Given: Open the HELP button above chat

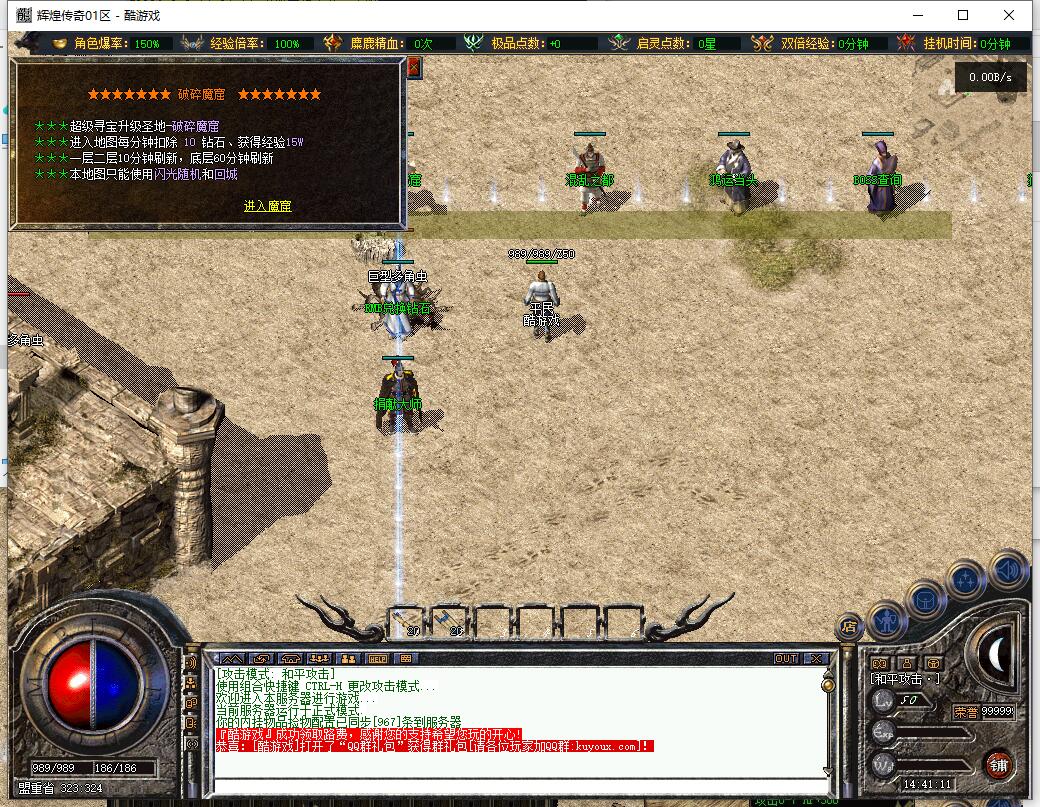Looking at the screenshot, I should click(377, 659).
